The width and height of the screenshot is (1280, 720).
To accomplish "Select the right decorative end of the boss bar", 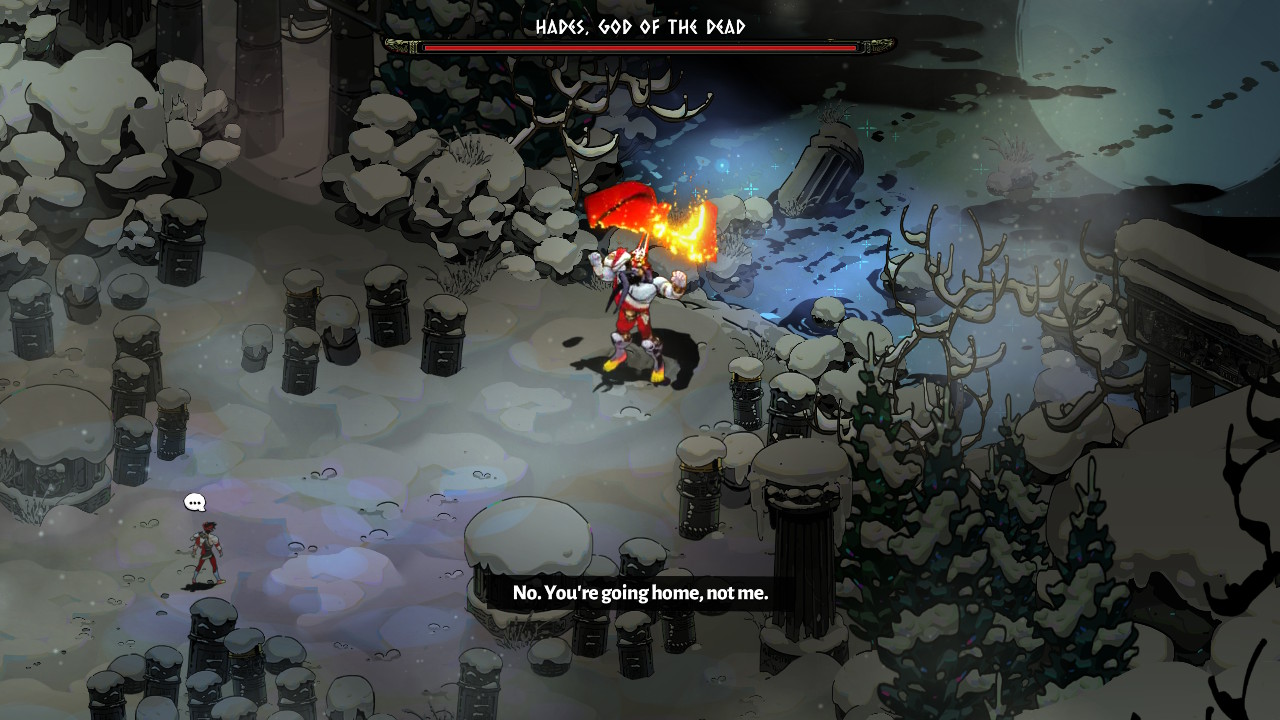I will point(878,44).
